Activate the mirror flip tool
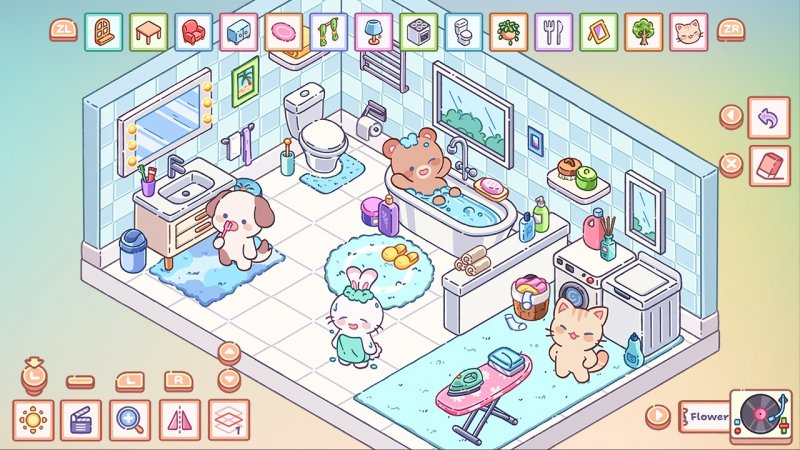 click(179, 419)
